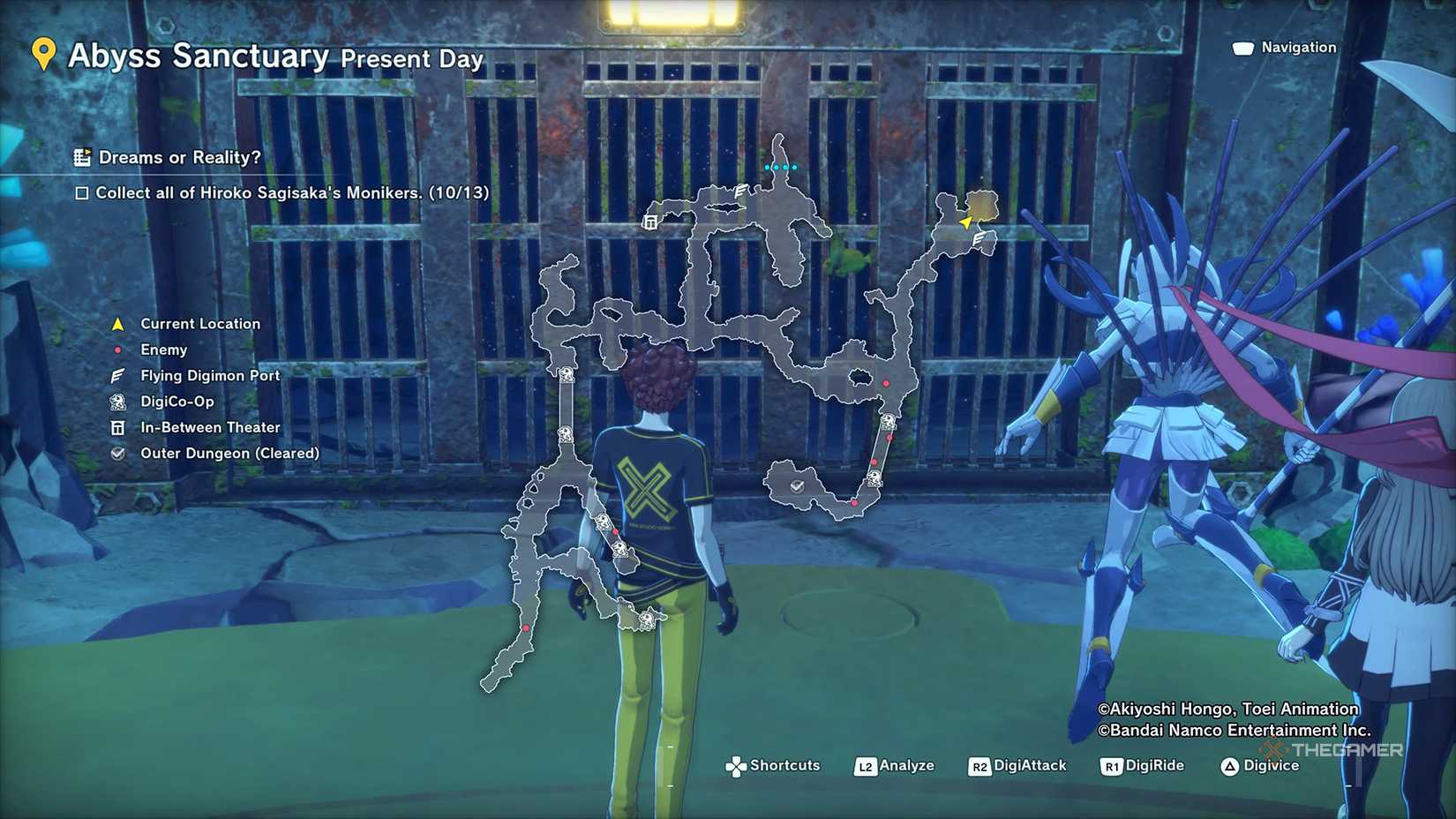Image resolution: width=1456 pixels, height=819 pixels.
Task: Click the DigiCo-Op legend icon
Action: point(117,402)
